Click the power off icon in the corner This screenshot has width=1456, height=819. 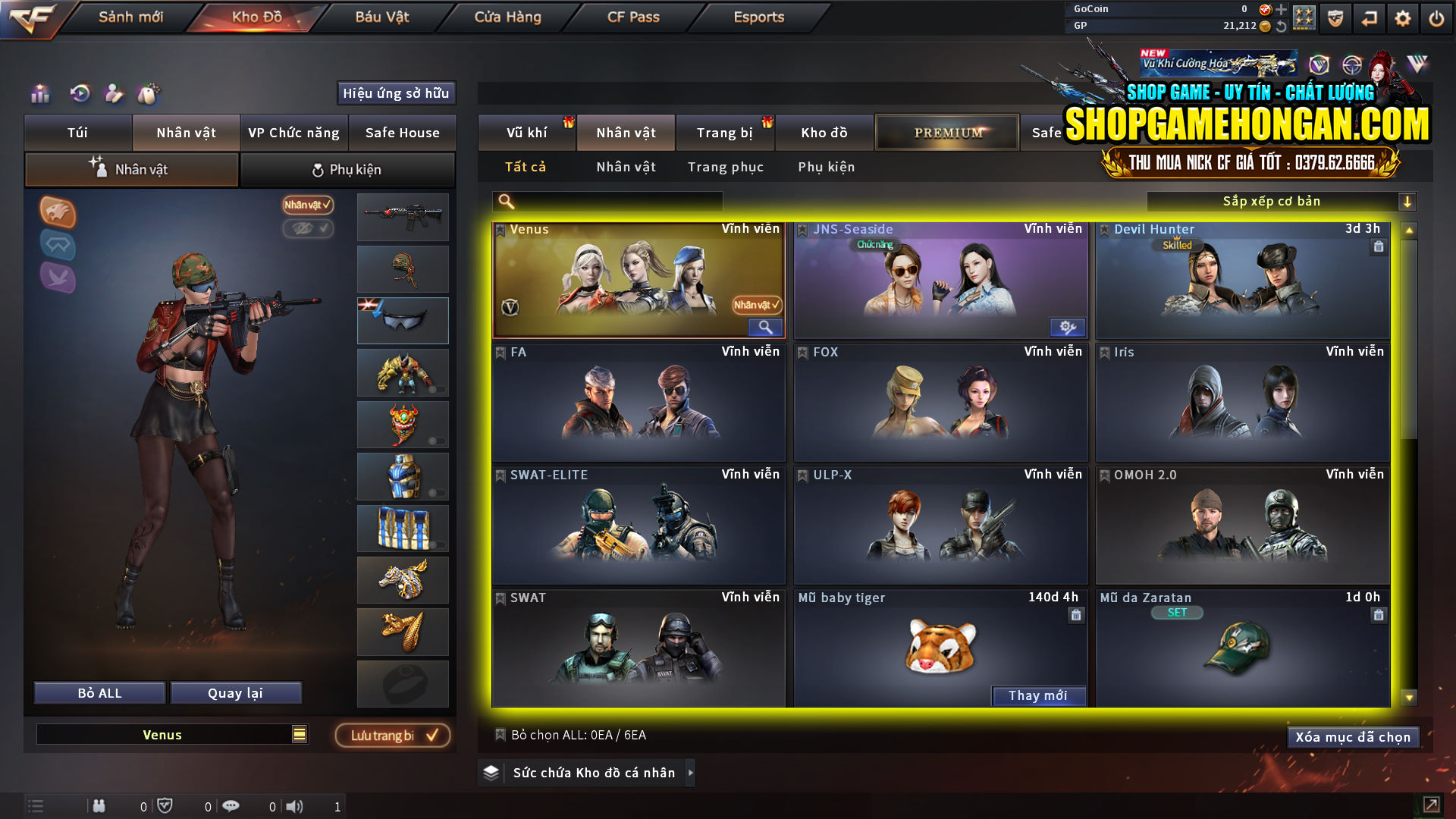click(x=1436, y=17)
